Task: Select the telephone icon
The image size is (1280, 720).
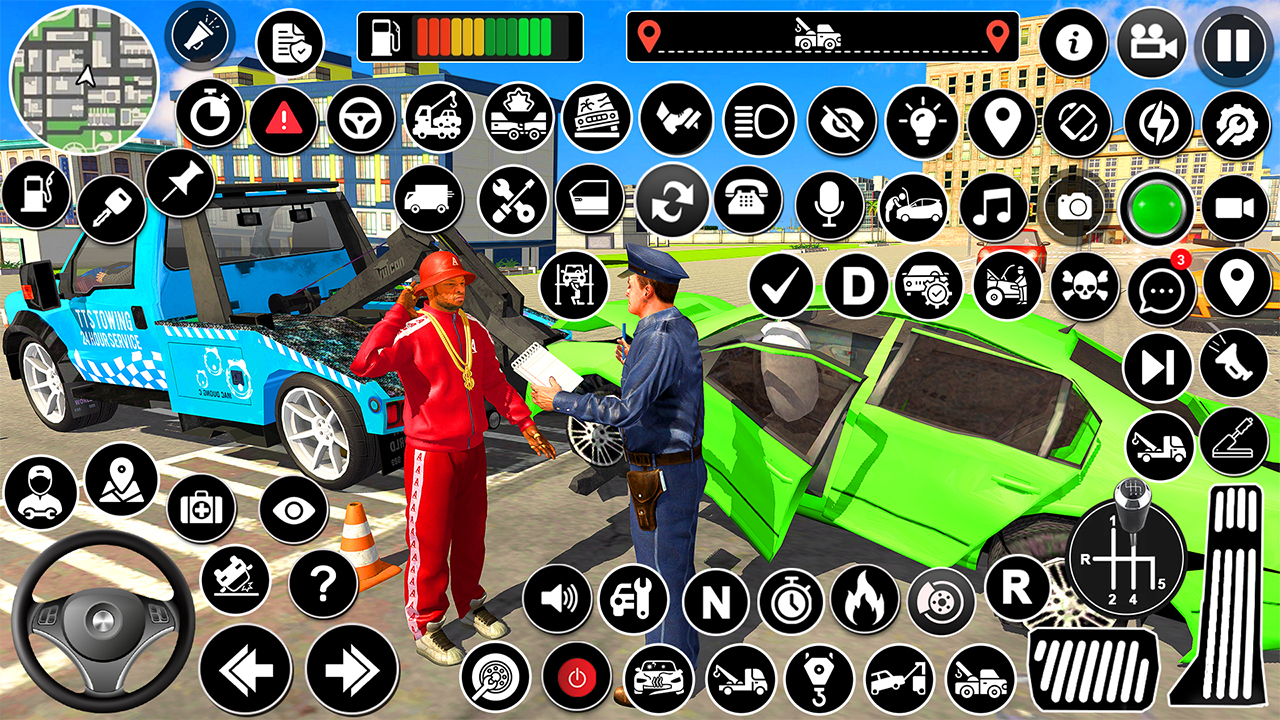Action: point(747,201)
